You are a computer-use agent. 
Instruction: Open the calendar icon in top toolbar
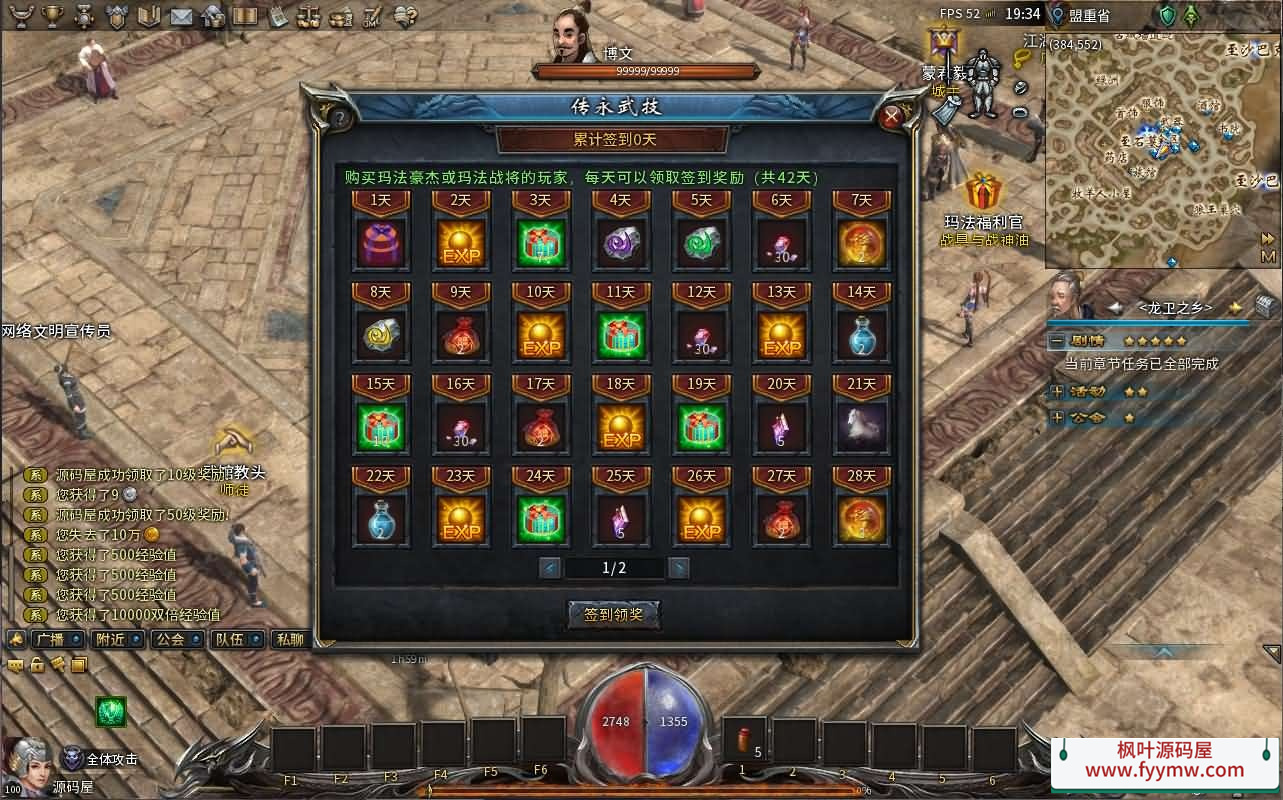point(277,15)
